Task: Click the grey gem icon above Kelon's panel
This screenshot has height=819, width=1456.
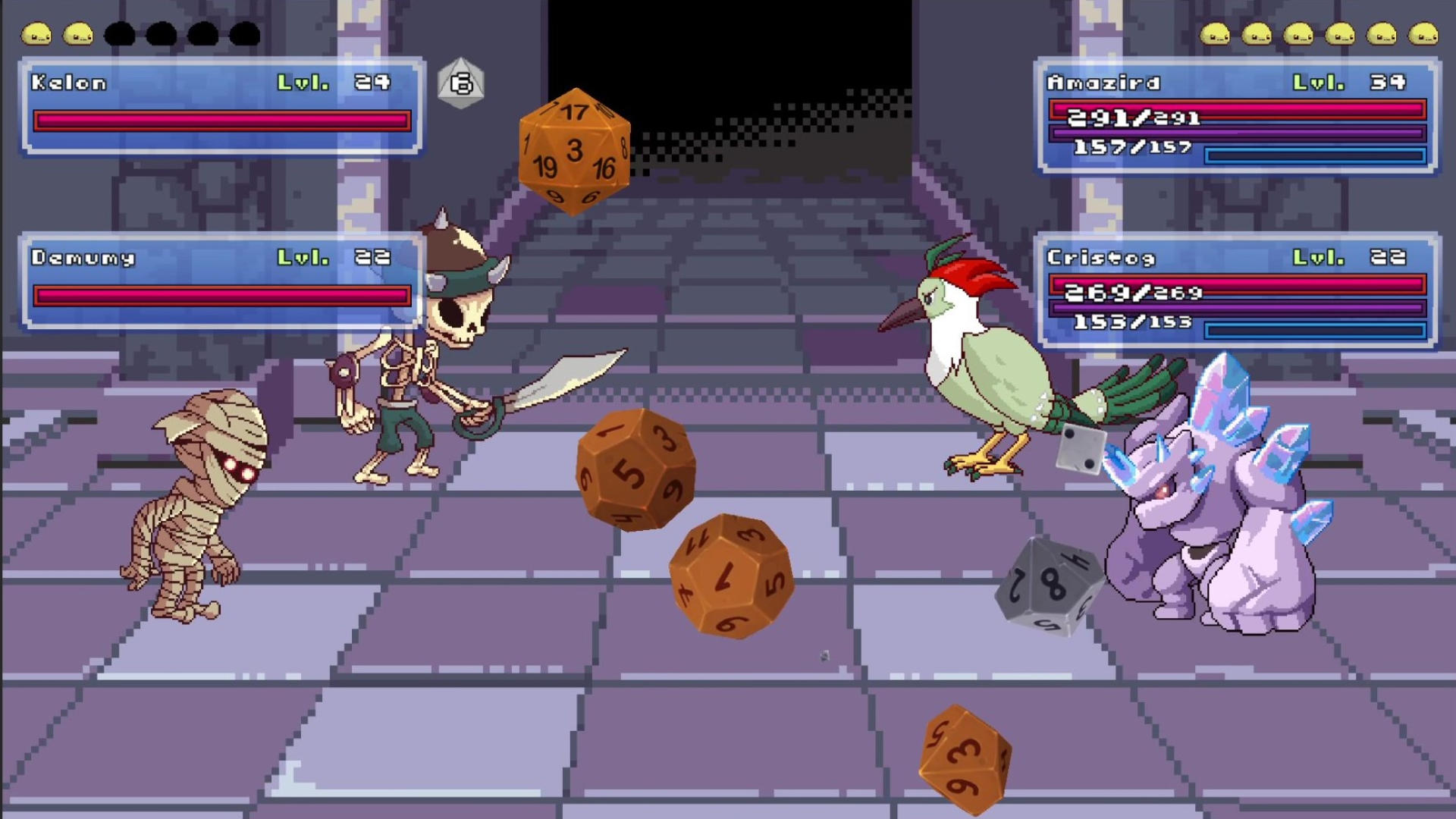Action: pyautogui.click(x=460, y=83)
